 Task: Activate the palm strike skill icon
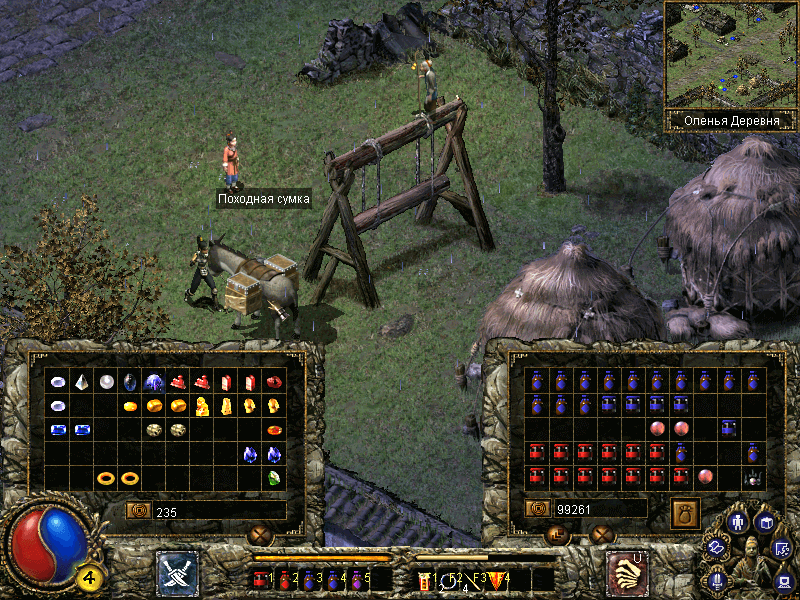(x=626, y=573)
